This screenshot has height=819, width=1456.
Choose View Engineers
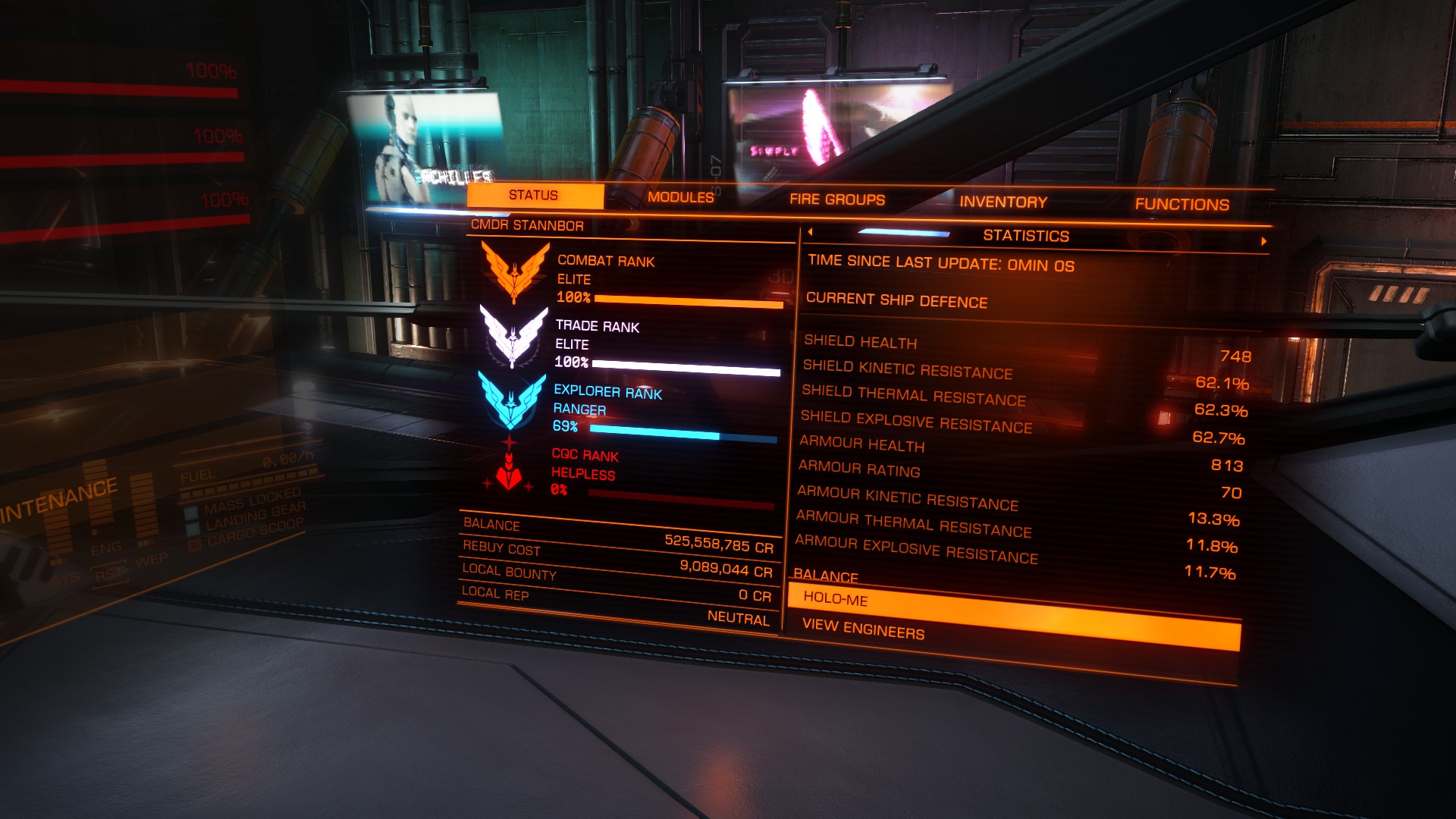click(x=863, y=628)
